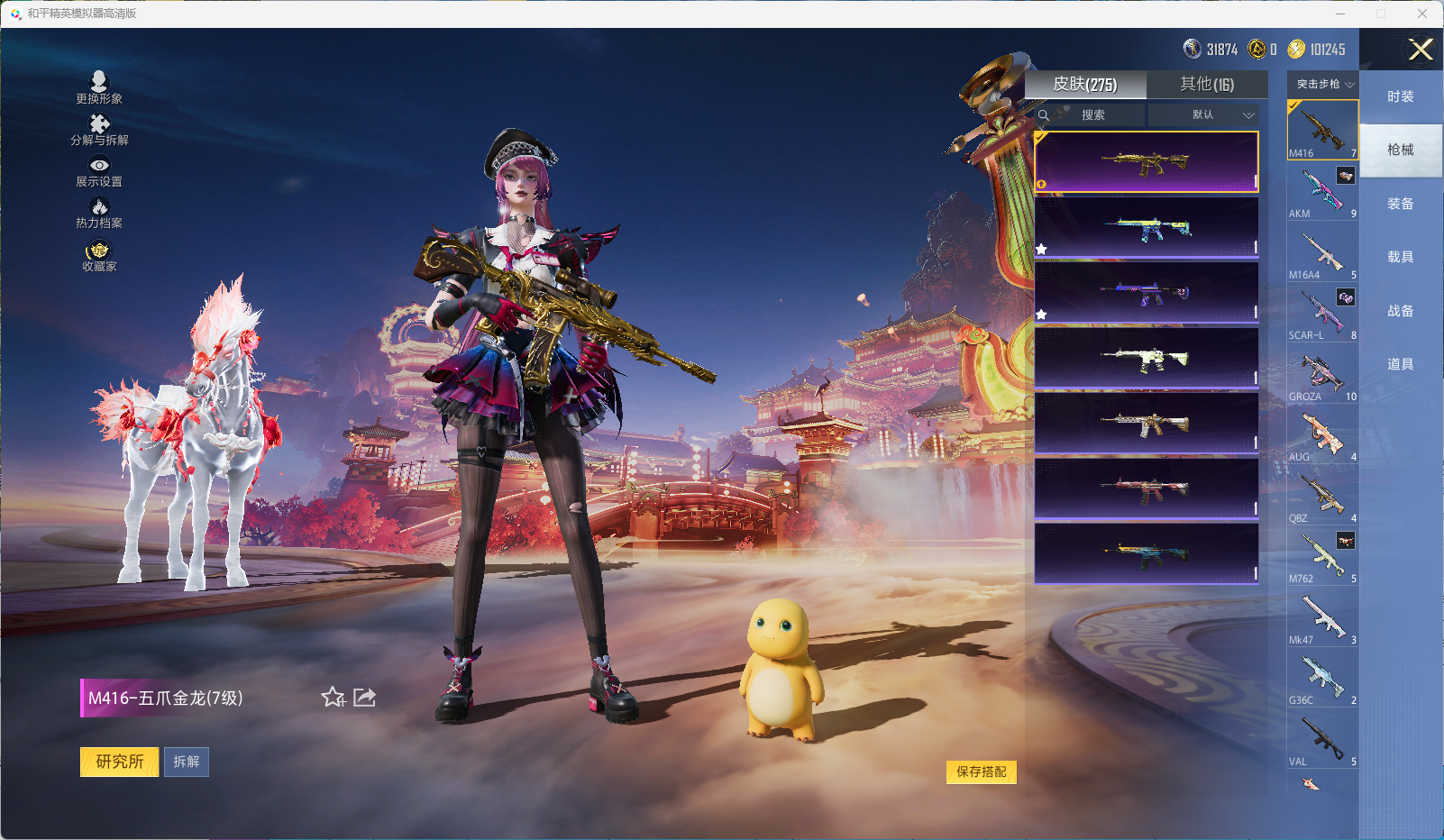Open the 默认 sort dropdown
The image size is (1444, 840).
(1203, 114)
